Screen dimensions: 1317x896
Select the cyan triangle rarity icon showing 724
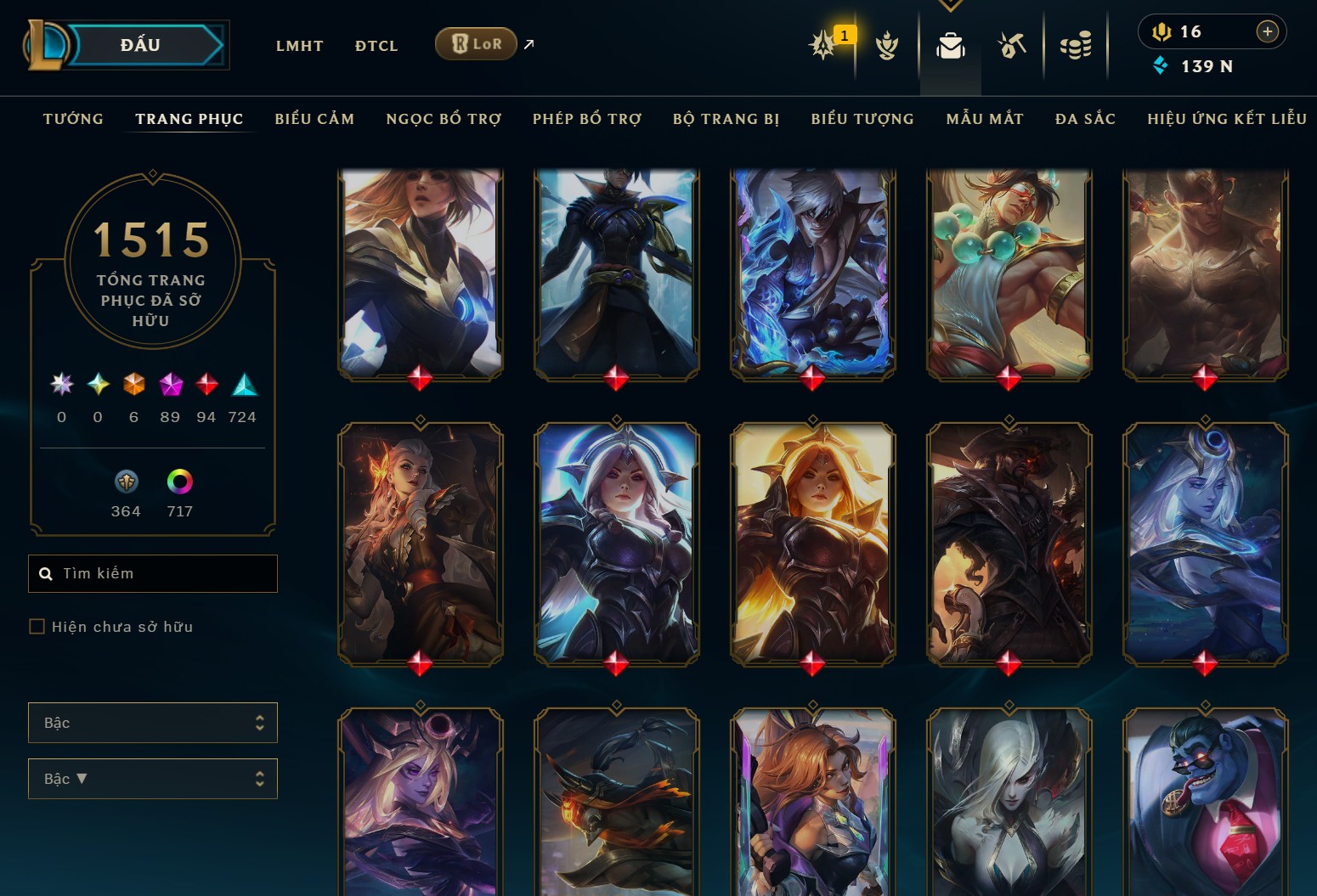242,385
